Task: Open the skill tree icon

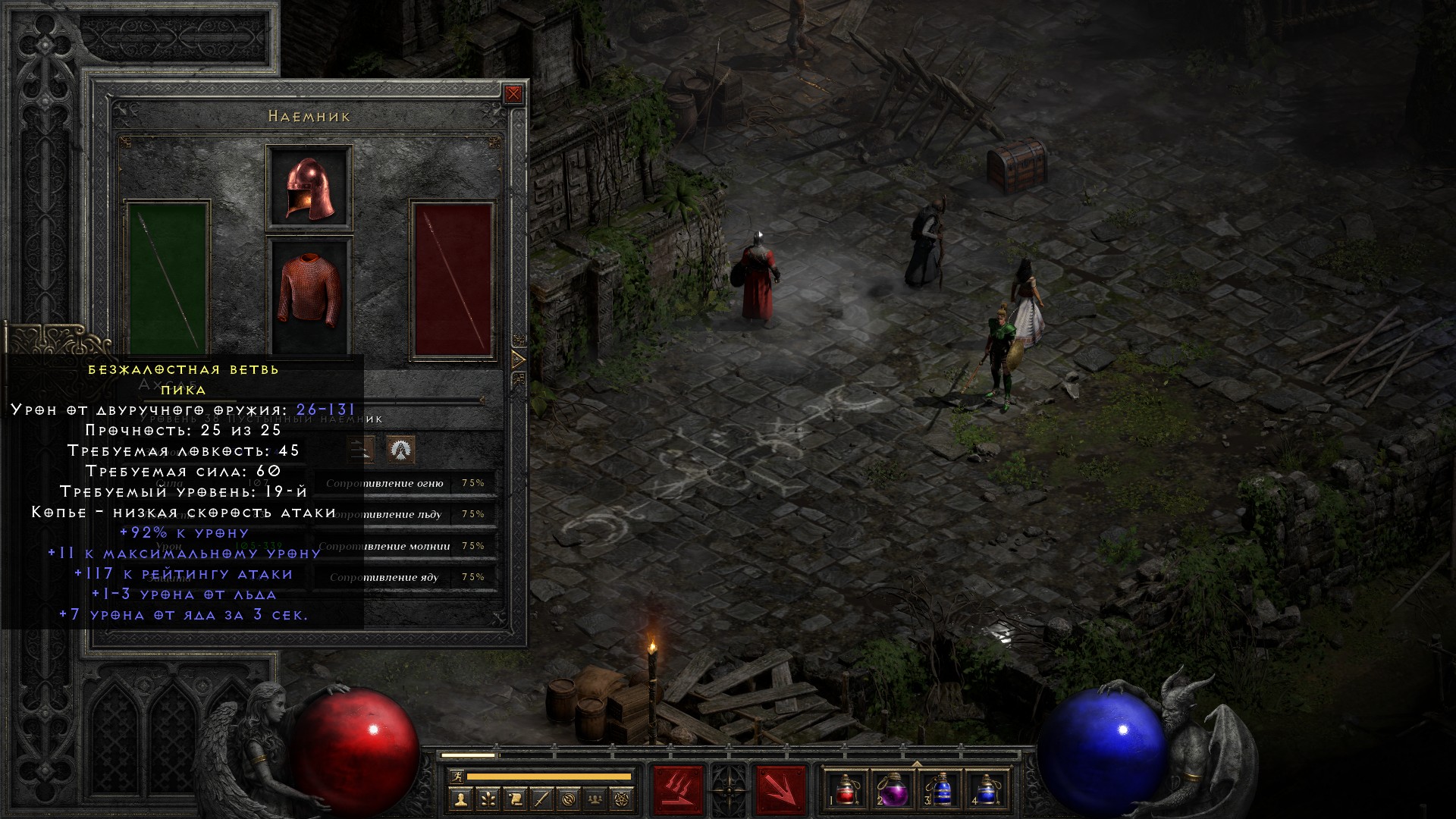Action: (x=488, y=799)
